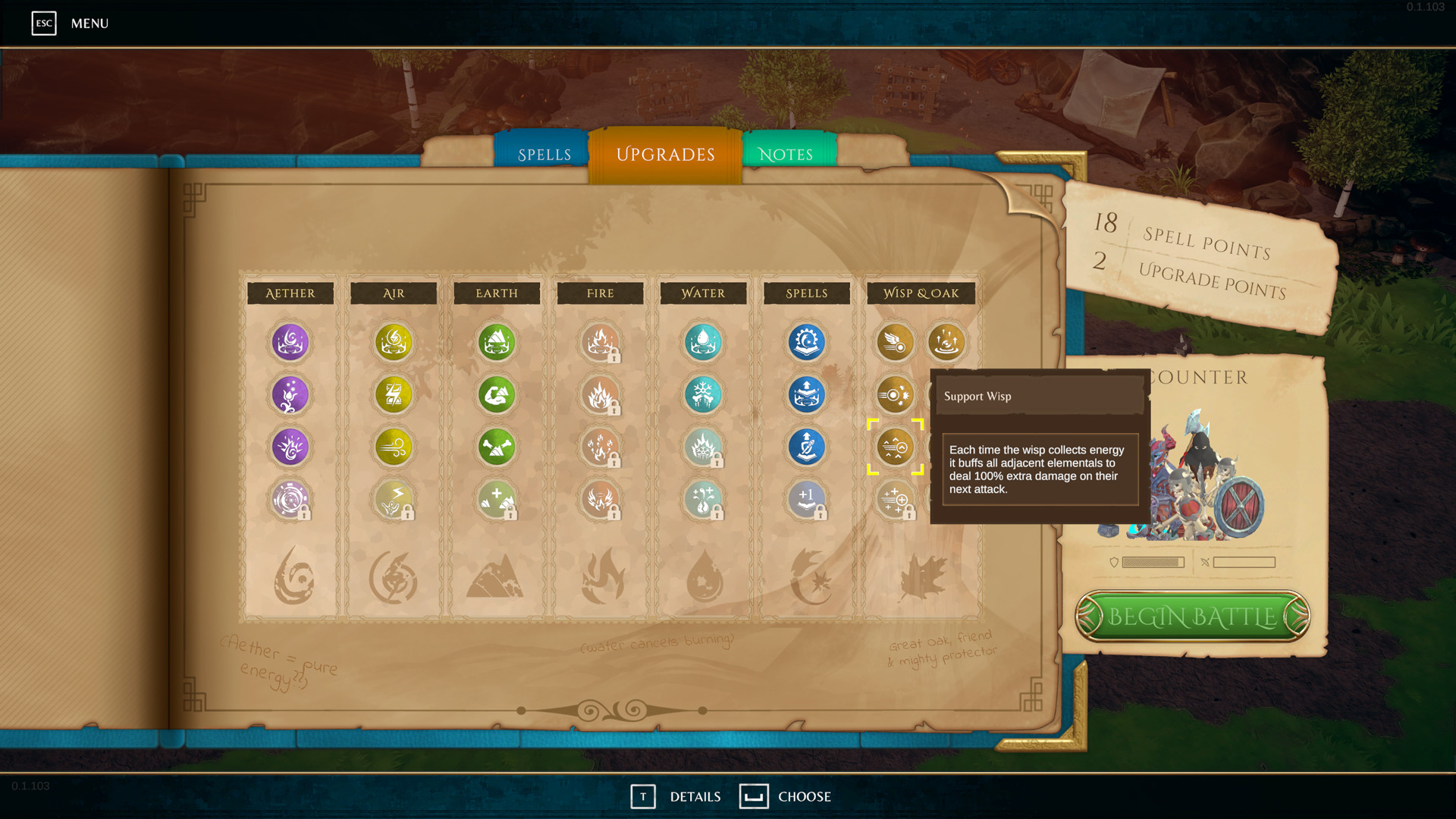Select the top purple Aether upgrade
Screen dimensions: 1456x819
[x=290, y=343]
